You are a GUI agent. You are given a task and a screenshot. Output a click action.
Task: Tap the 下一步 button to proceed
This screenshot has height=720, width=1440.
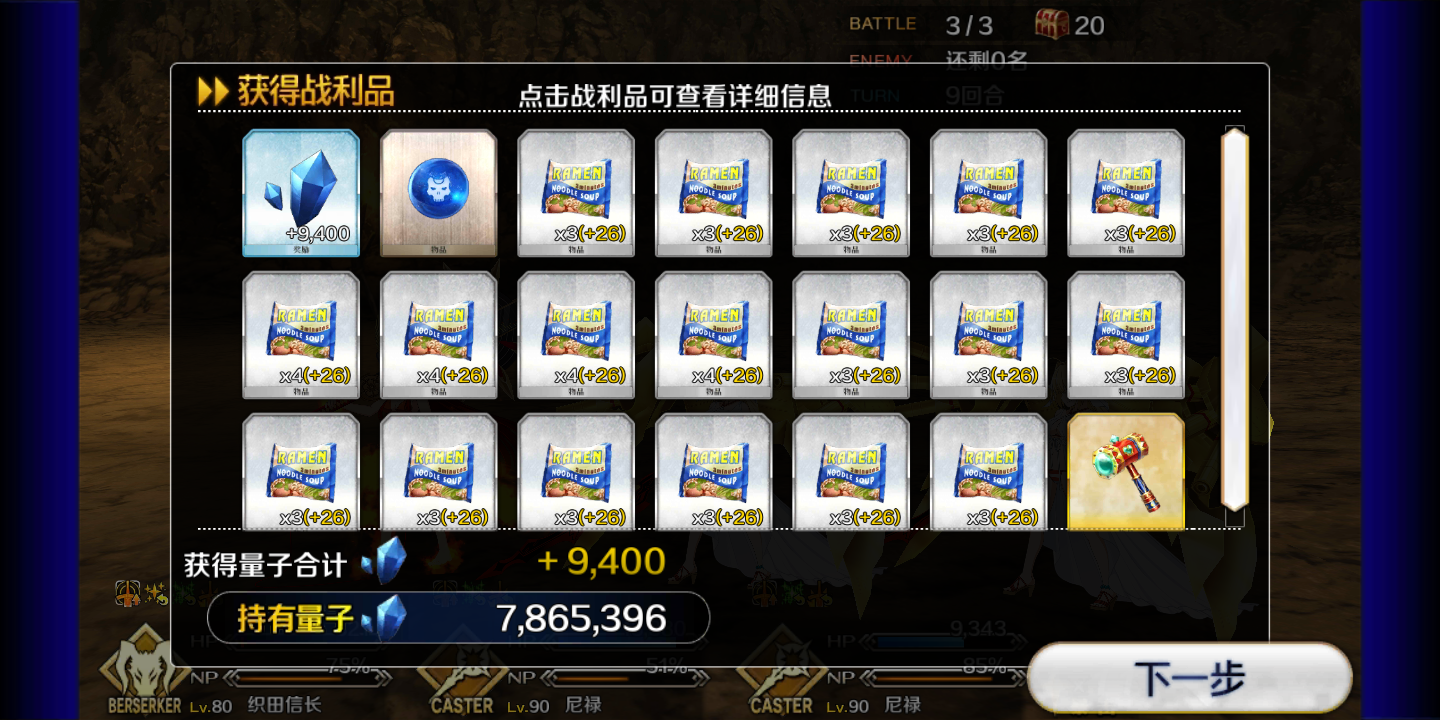click(x=1190, y=677)
